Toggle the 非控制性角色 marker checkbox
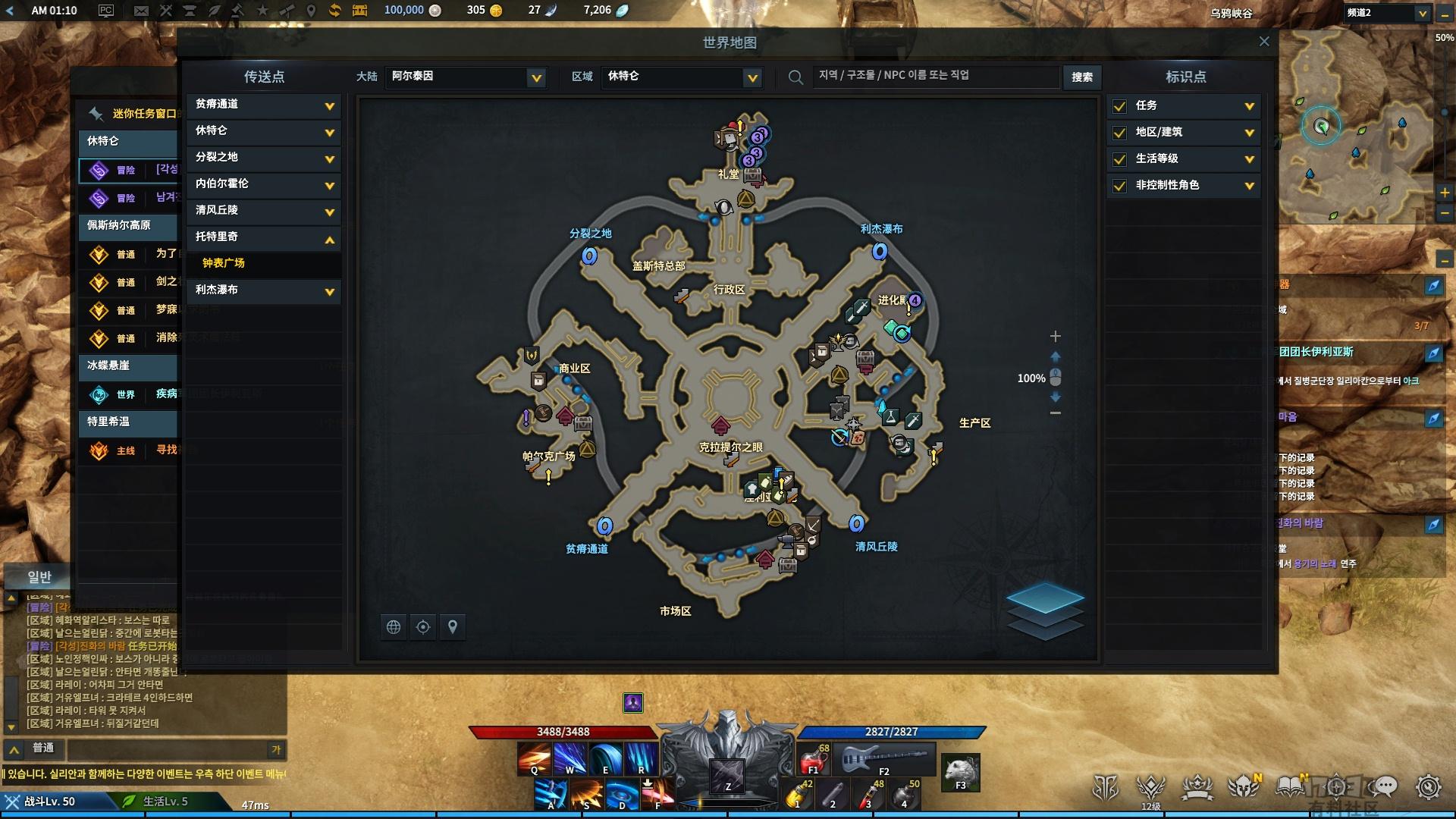 [x=1119, y=186]
